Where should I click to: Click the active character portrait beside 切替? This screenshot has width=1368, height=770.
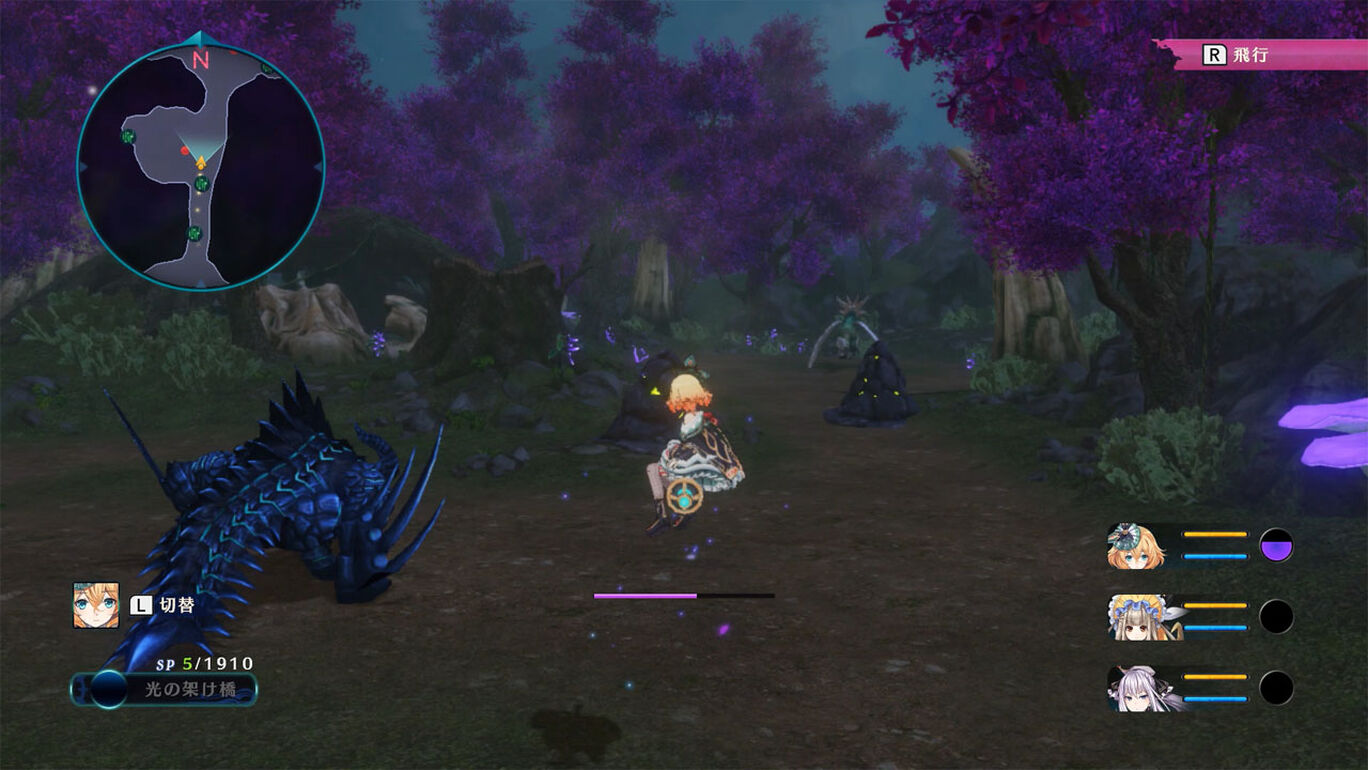click(x=96, y=605)
